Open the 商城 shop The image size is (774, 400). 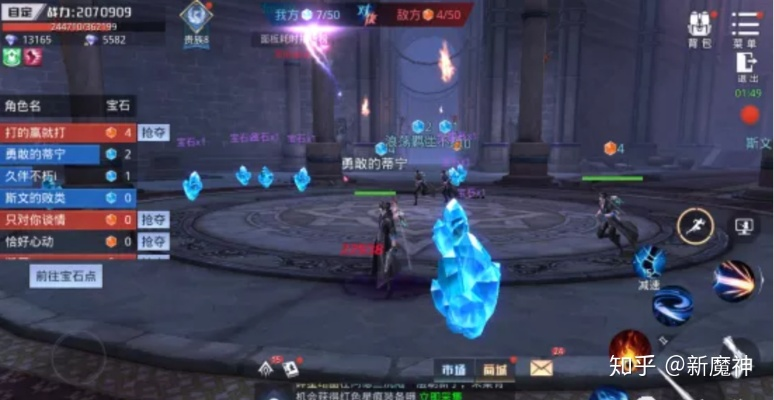(493, 369)
